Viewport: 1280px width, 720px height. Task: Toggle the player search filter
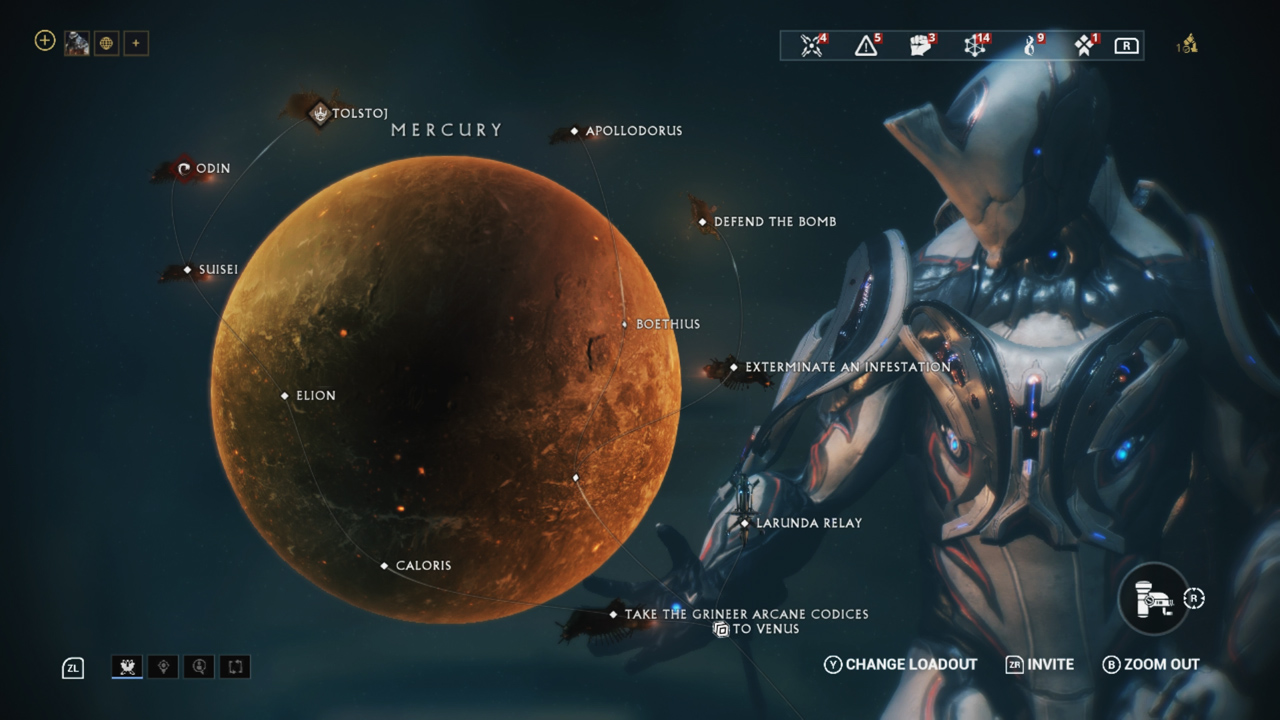(x=199, y=666)
